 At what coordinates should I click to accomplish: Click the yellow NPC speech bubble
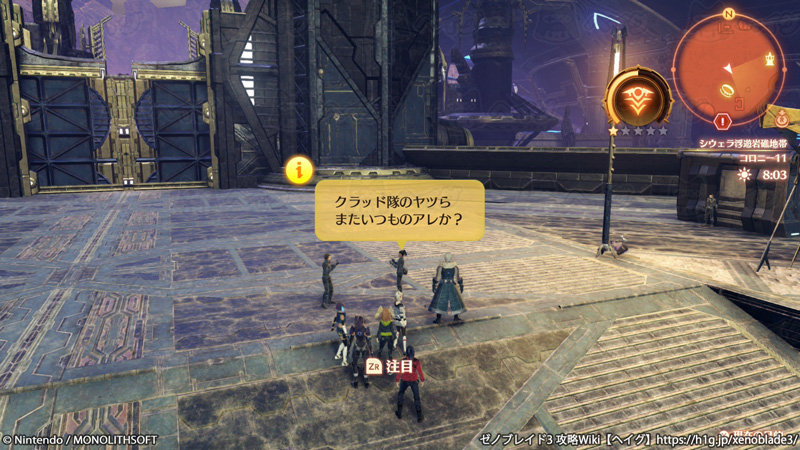click(399, 210)
